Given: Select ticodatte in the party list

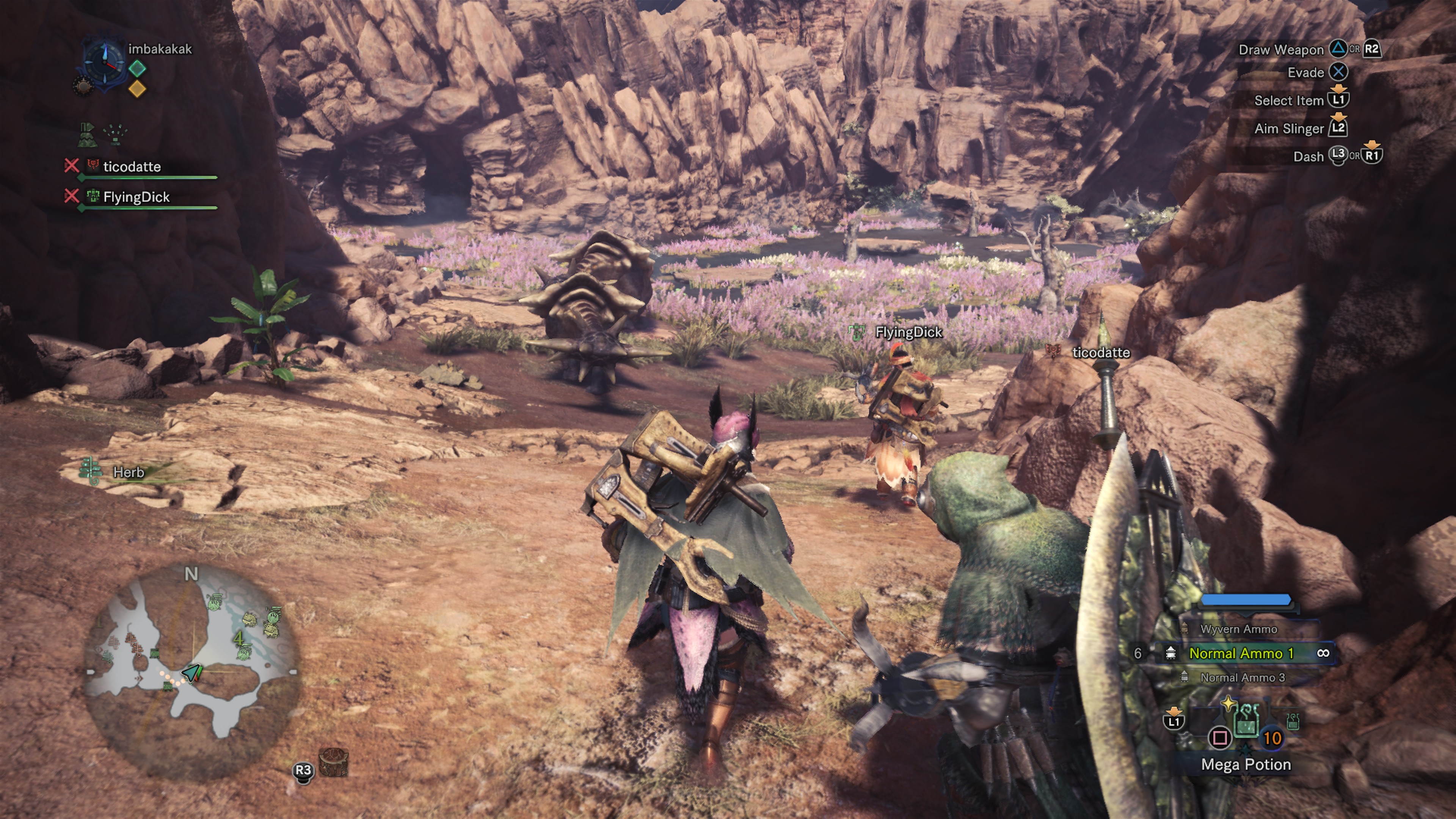Looking at the screenshot, I should [x=132, y=167].
